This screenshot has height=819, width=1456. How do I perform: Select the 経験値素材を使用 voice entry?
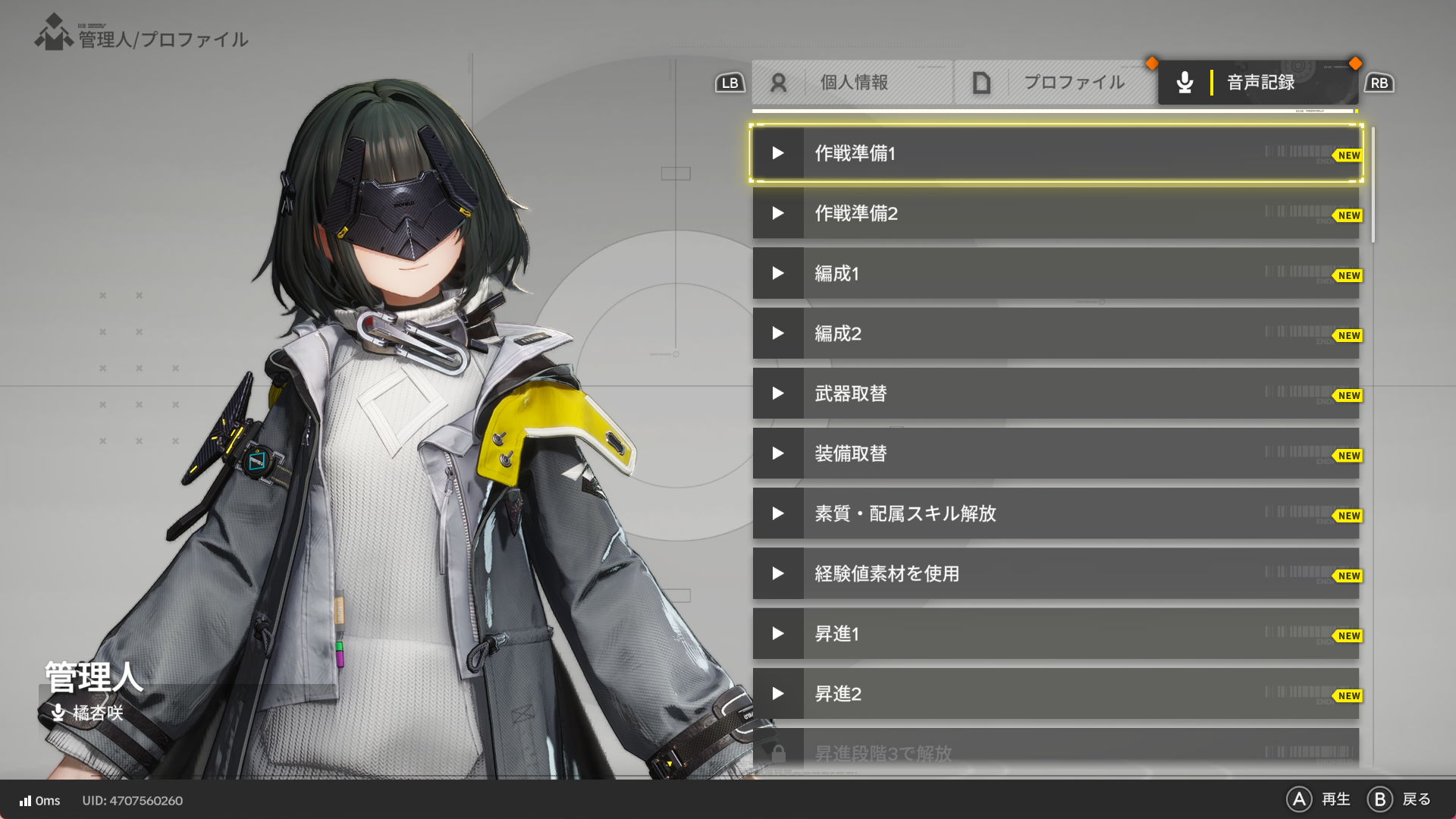(1054, 574)
